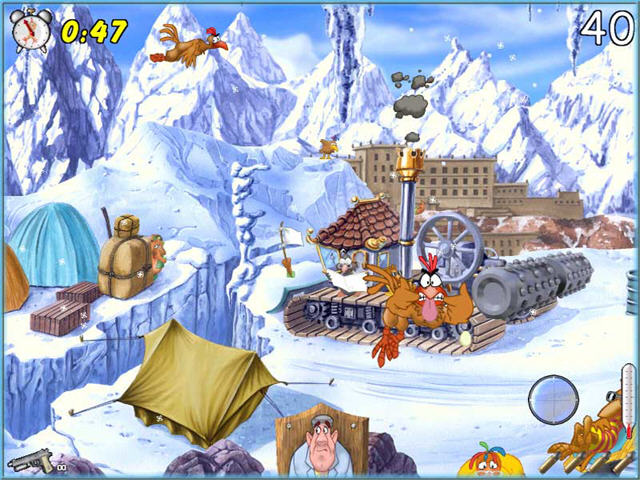The width and height of the screenshot is (640, 480).
Task: Select the pistol weapon icon
Action: coord(31,461)
